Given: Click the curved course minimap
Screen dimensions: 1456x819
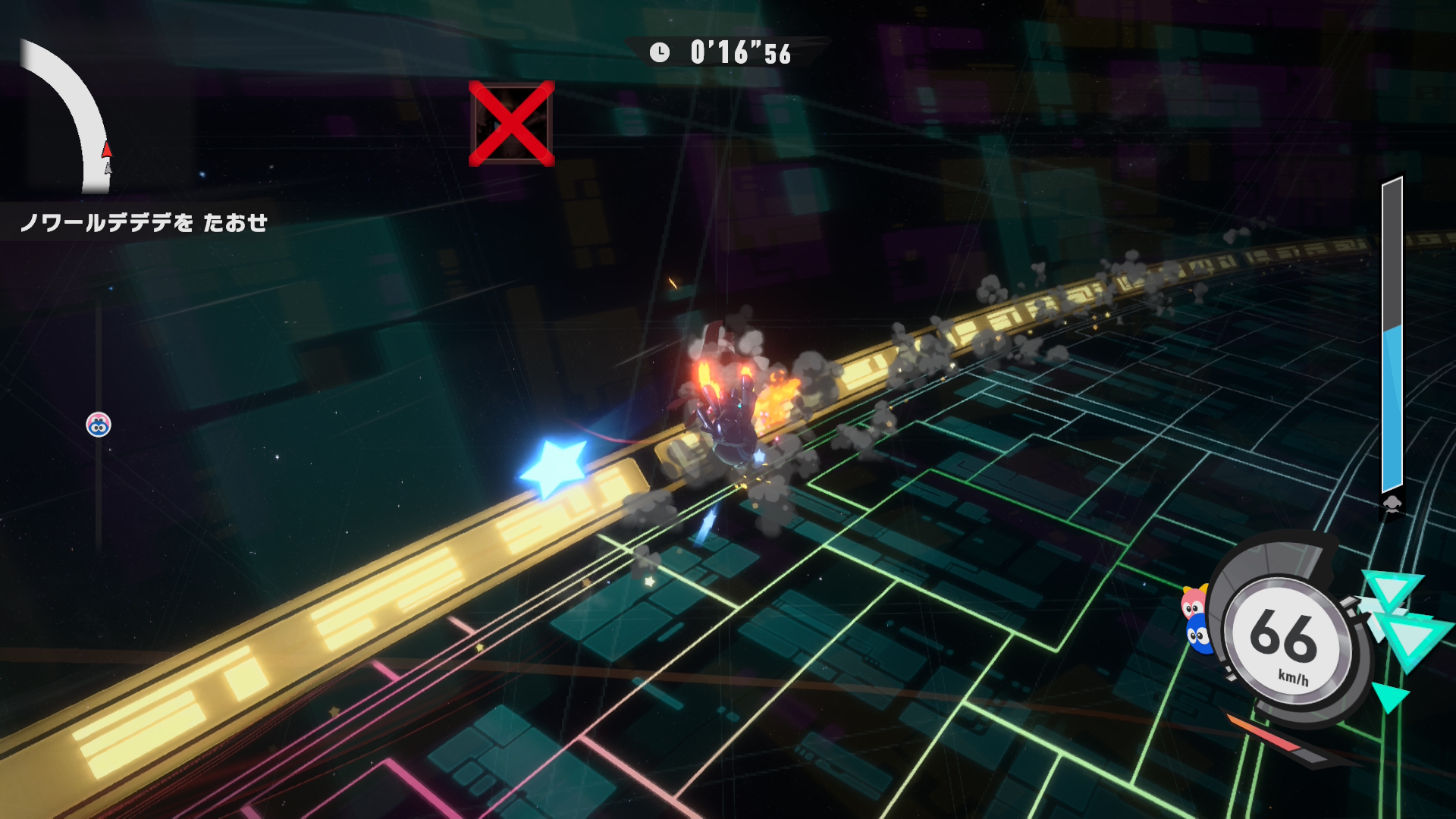Looking at the screenshot, I should (70, 114).
